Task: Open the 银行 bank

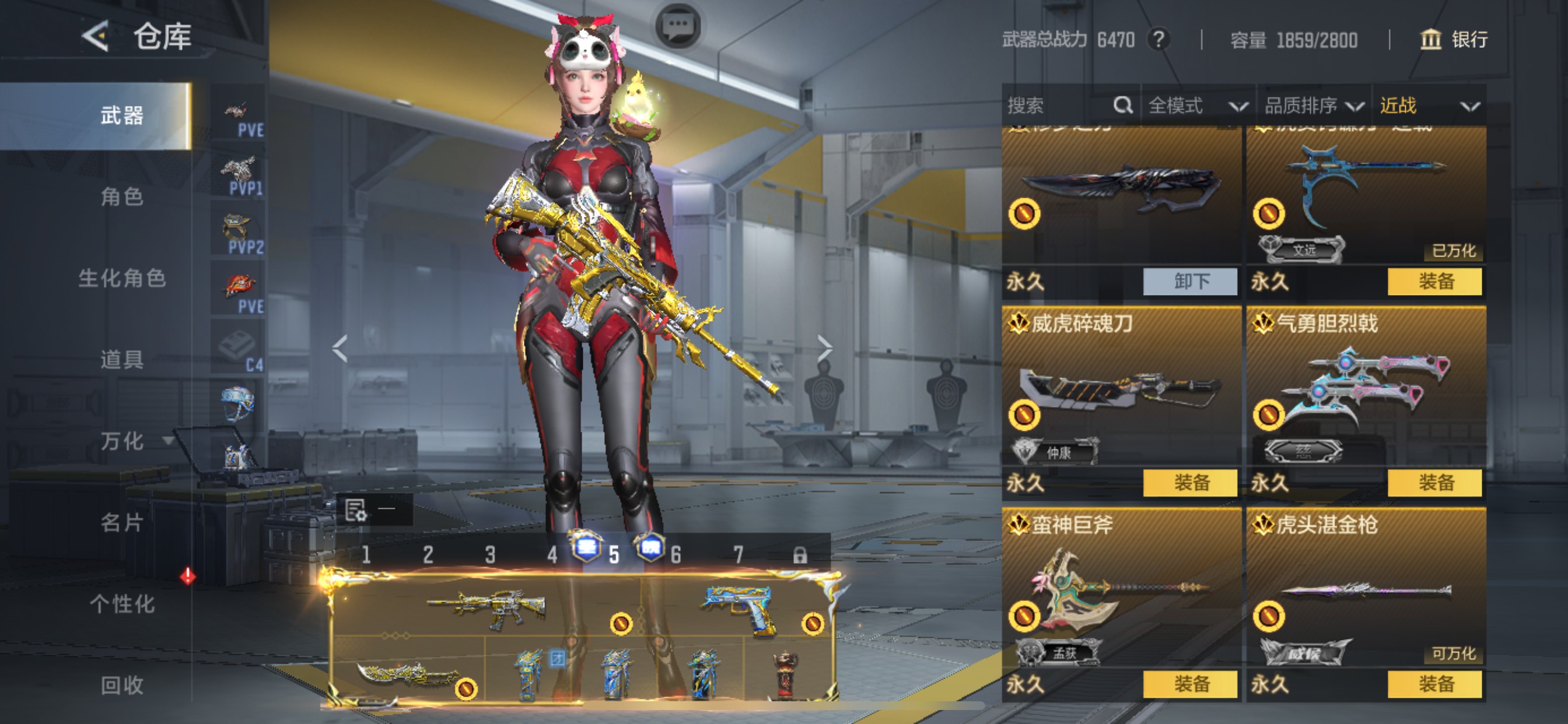Action: click(x=1454, y=40)
